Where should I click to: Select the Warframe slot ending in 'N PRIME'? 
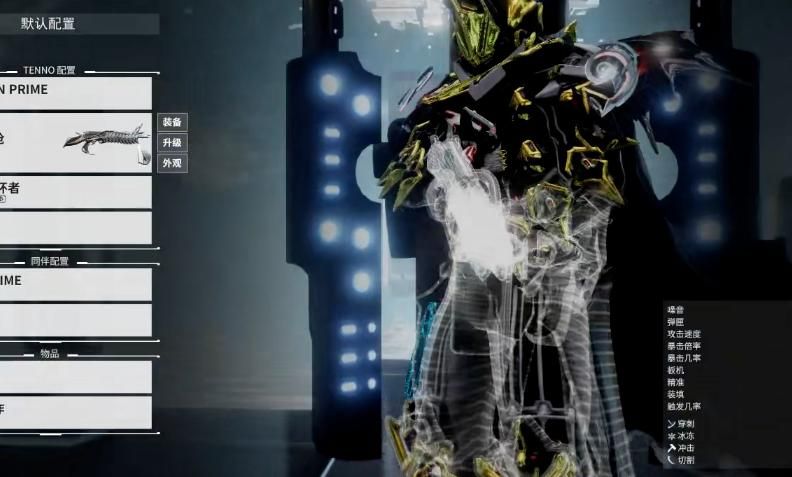pyautogui.click(x=75, y=93)
